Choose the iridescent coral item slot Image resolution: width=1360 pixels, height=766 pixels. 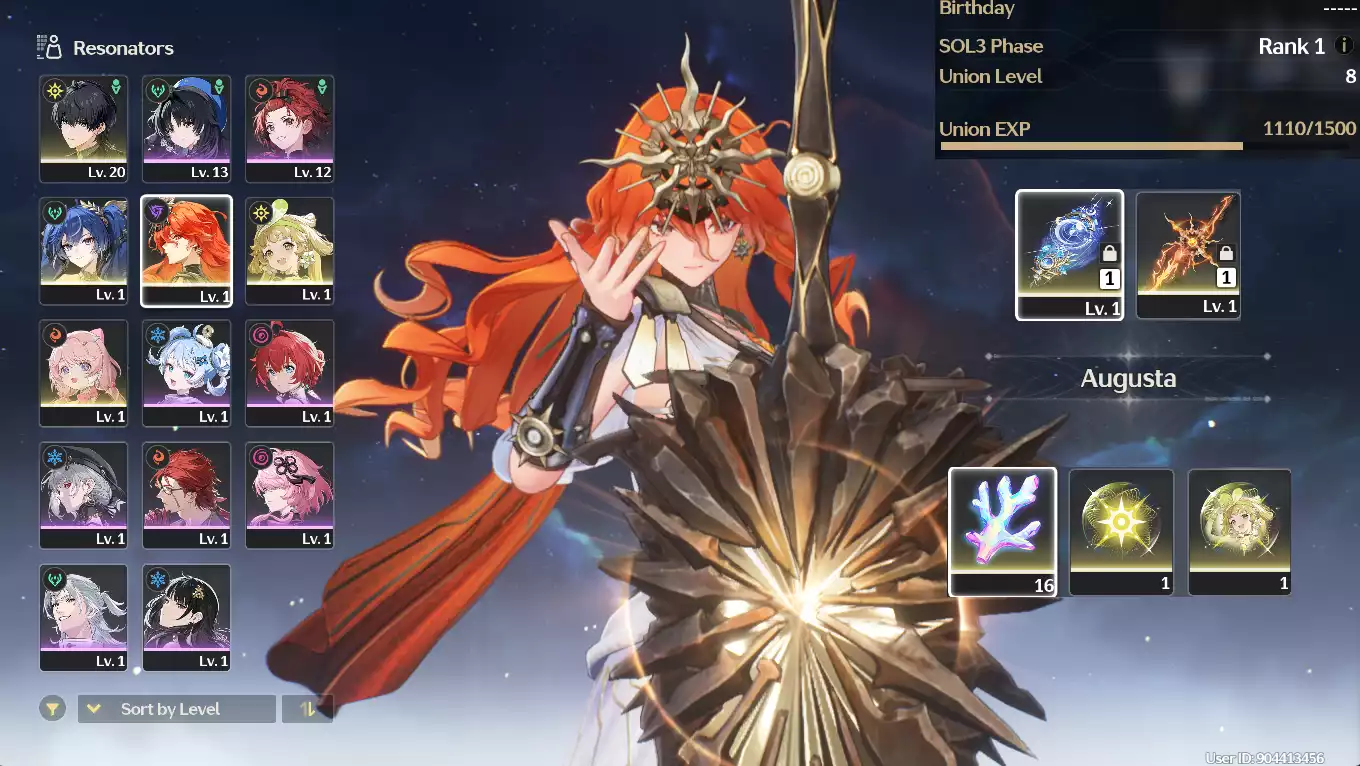pyautogui.click(x=1002, y=531)
